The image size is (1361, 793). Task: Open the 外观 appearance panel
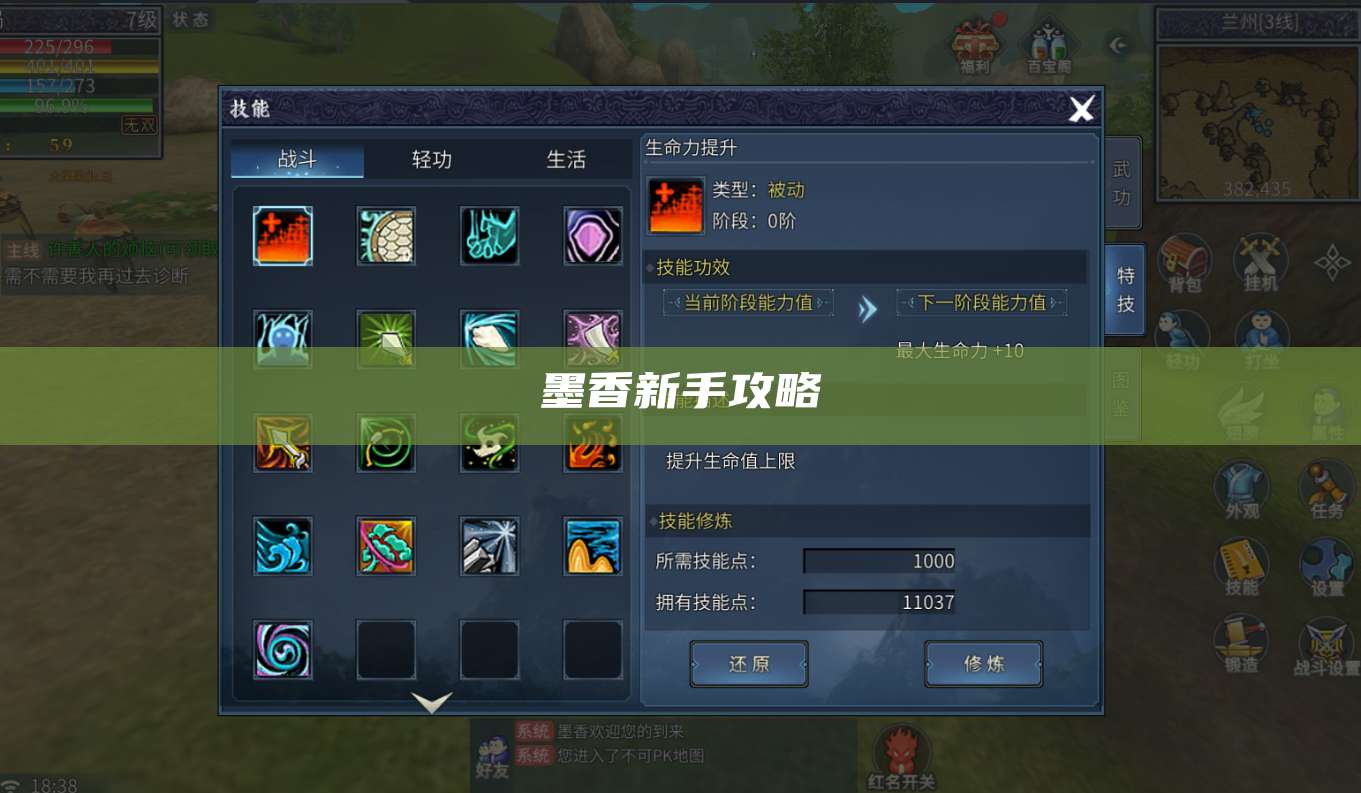1240,488
